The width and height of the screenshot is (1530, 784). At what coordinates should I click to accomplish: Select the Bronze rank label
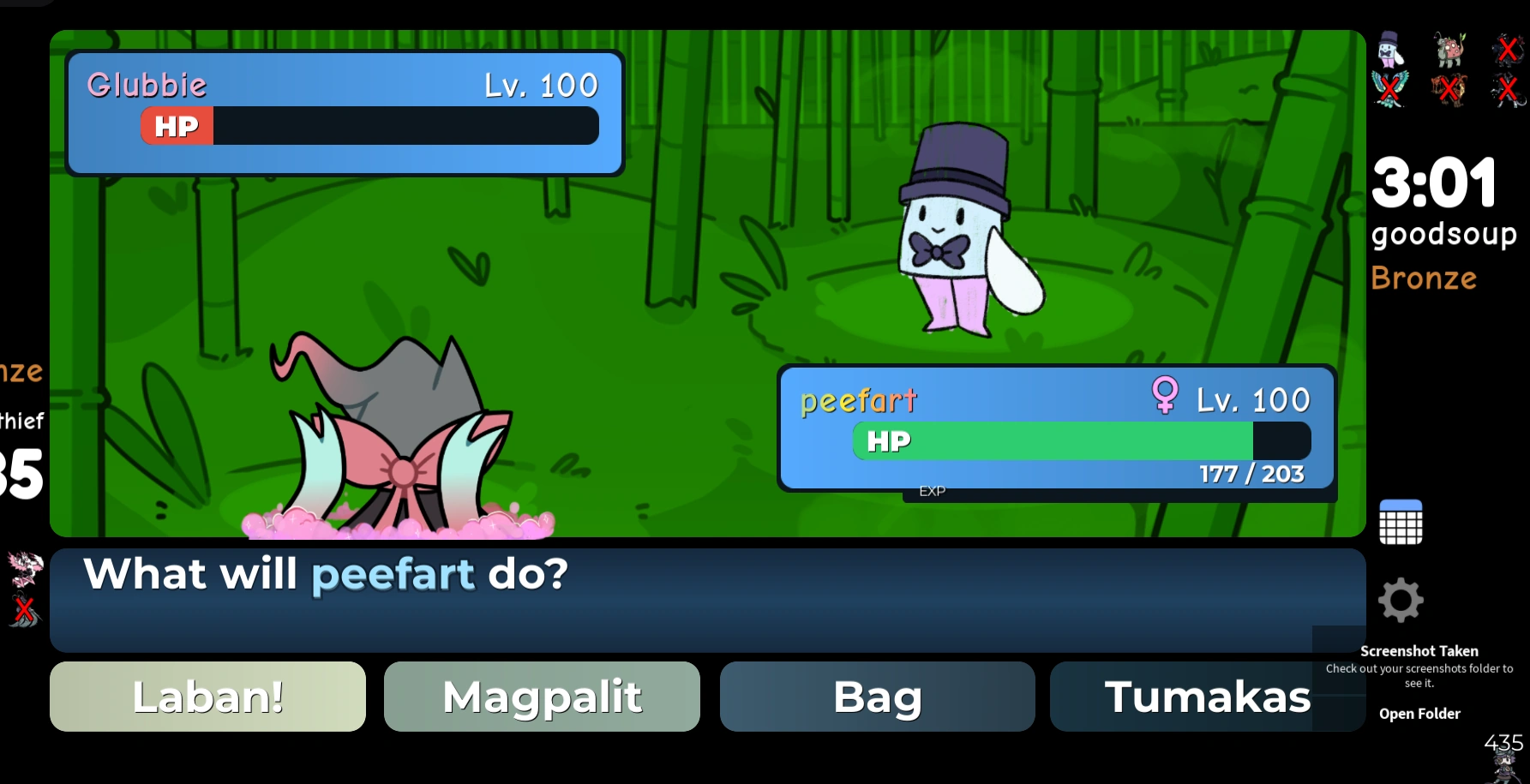(1423, 278)
